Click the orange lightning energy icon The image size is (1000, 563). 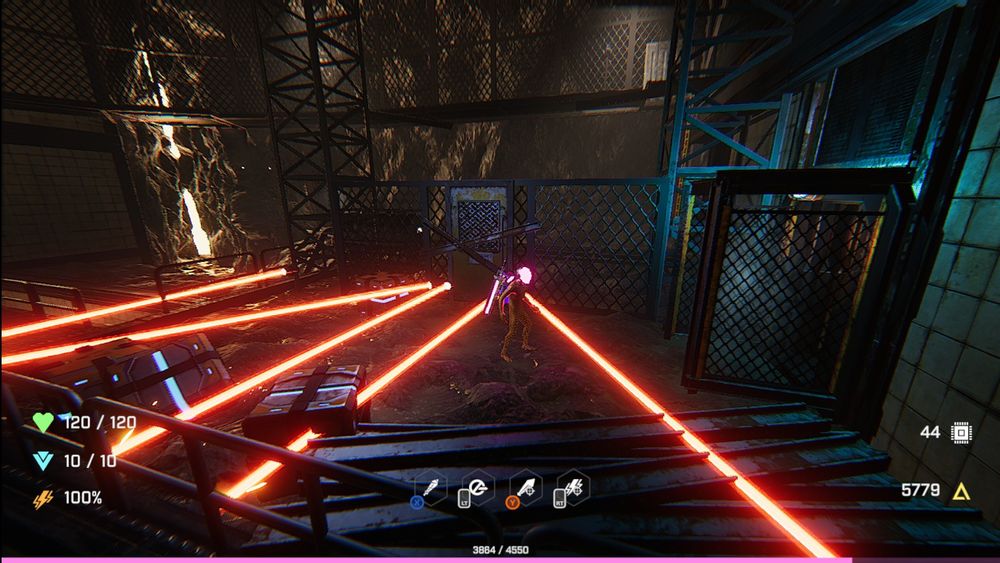43,498
